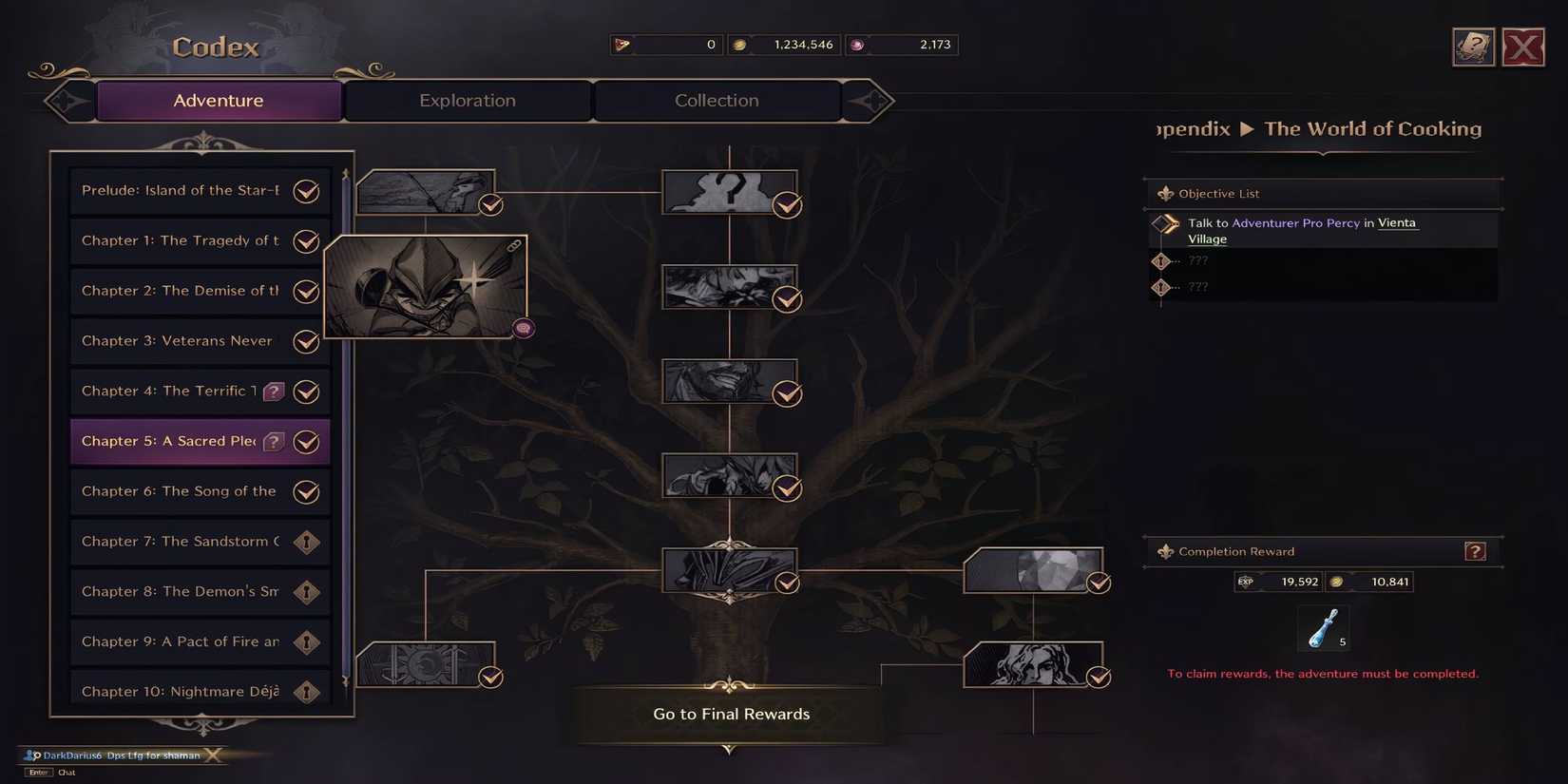Open the Vienta Village objective link
The image size is (1568, 784).
click(x=1397, y=222)
